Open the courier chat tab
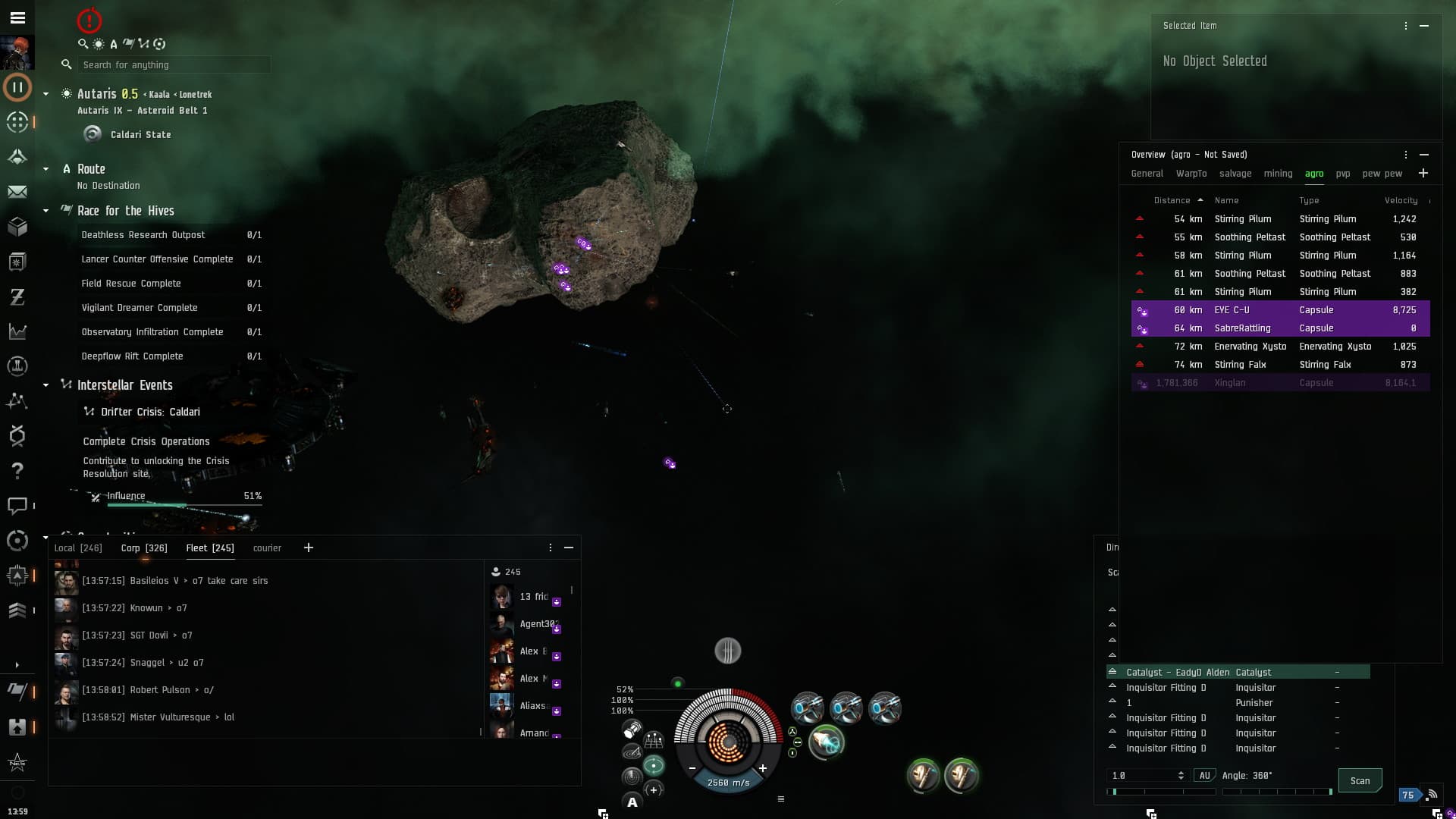The width and height of the screenshot is (1456, 819). [267, 548]
